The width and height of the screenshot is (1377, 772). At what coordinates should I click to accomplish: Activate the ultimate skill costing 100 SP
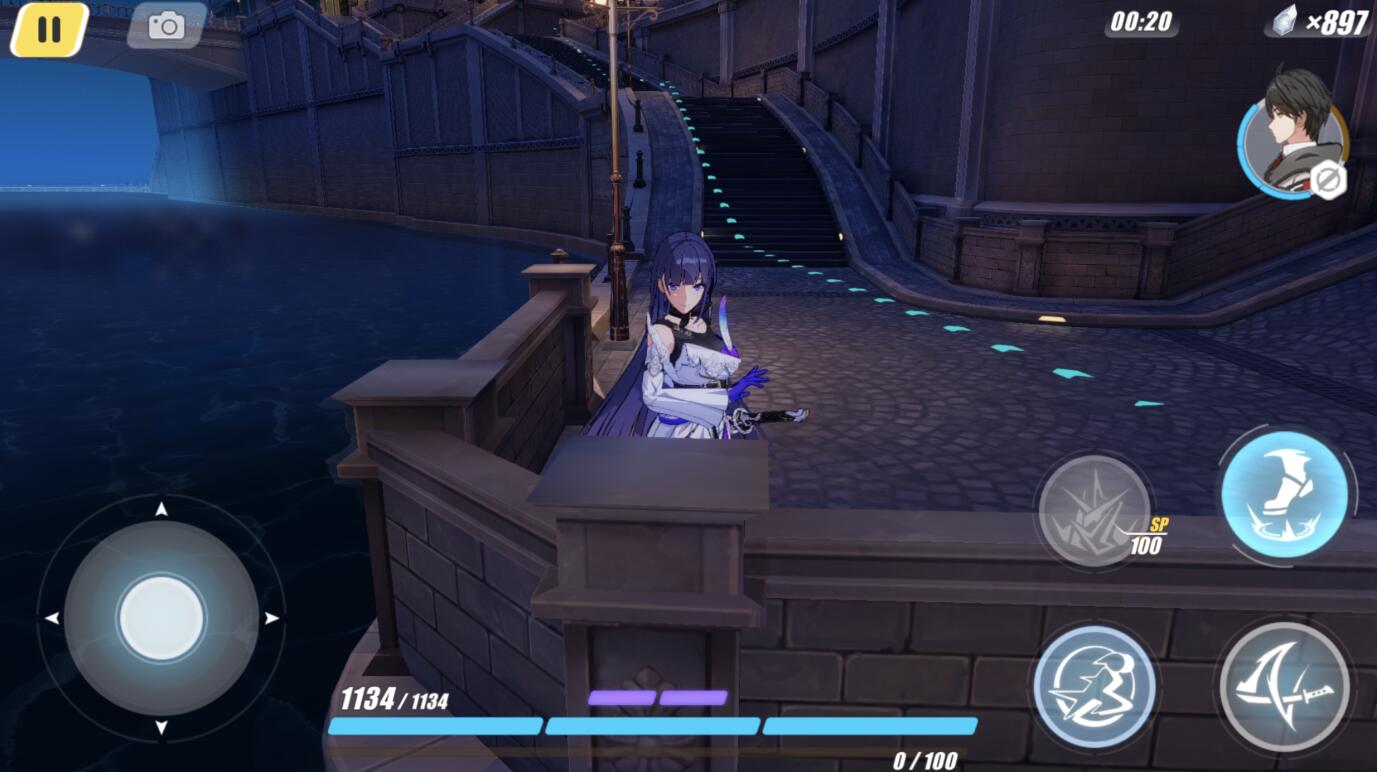pos(1094,512)
